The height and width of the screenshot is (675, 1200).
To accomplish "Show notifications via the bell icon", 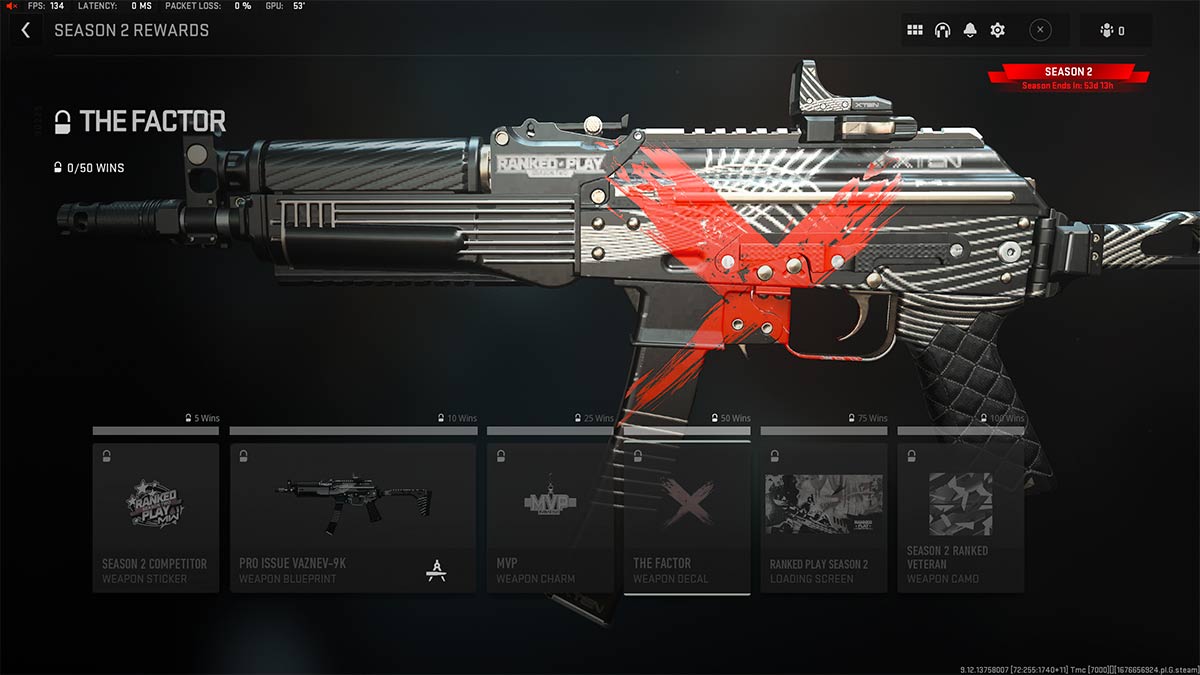I will pyautogui.click(x=969, y=30).
